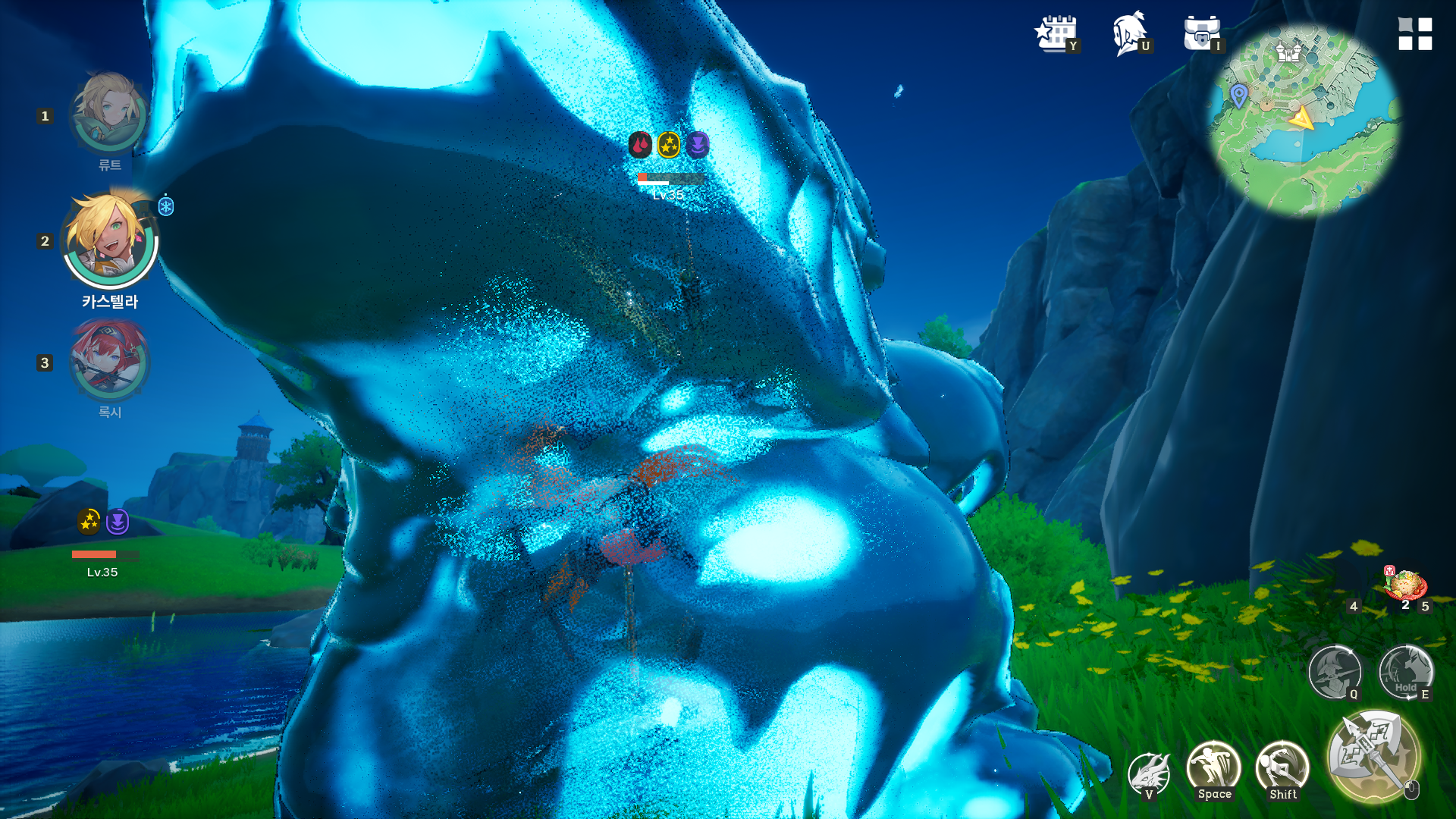Trigger the basic attack axe button
The width and height of the screenshot is (1456, 819).
1373,755
